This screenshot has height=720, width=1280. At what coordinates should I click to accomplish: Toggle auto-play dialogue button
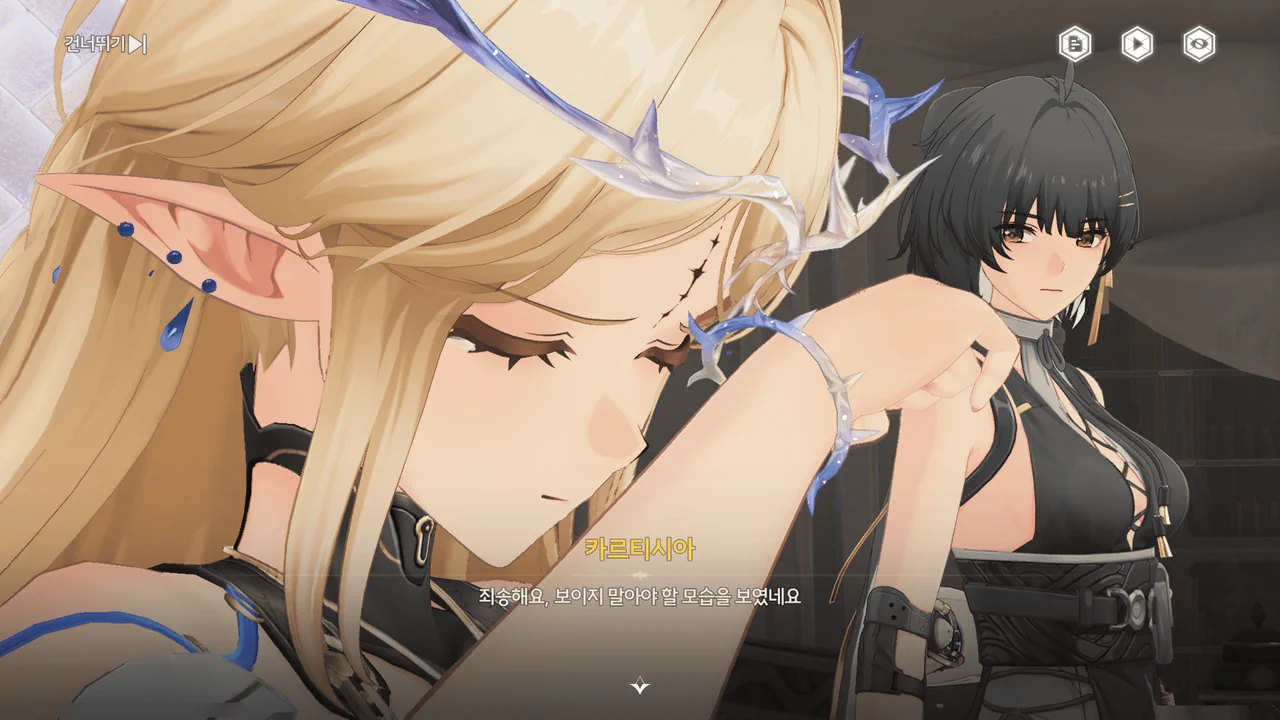point(1137,44)
